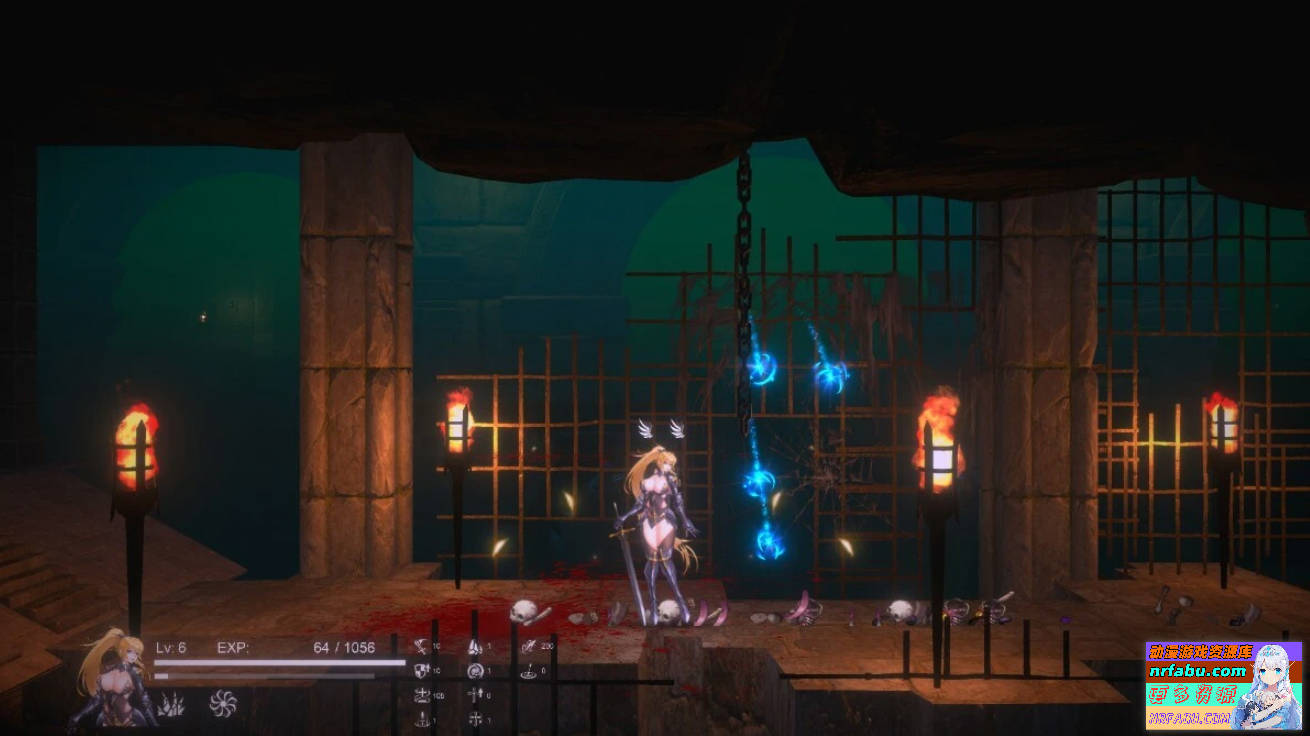The image size is (1310, 736).
Task: Use the throwing knife icon showing 200
Action: point(528,646)
